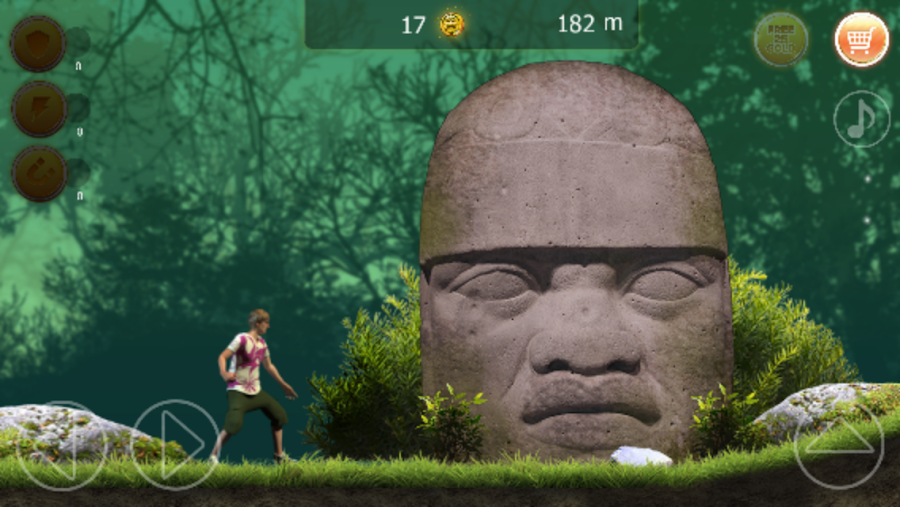Tap the move-right arrow control

[x=175, y=444]
